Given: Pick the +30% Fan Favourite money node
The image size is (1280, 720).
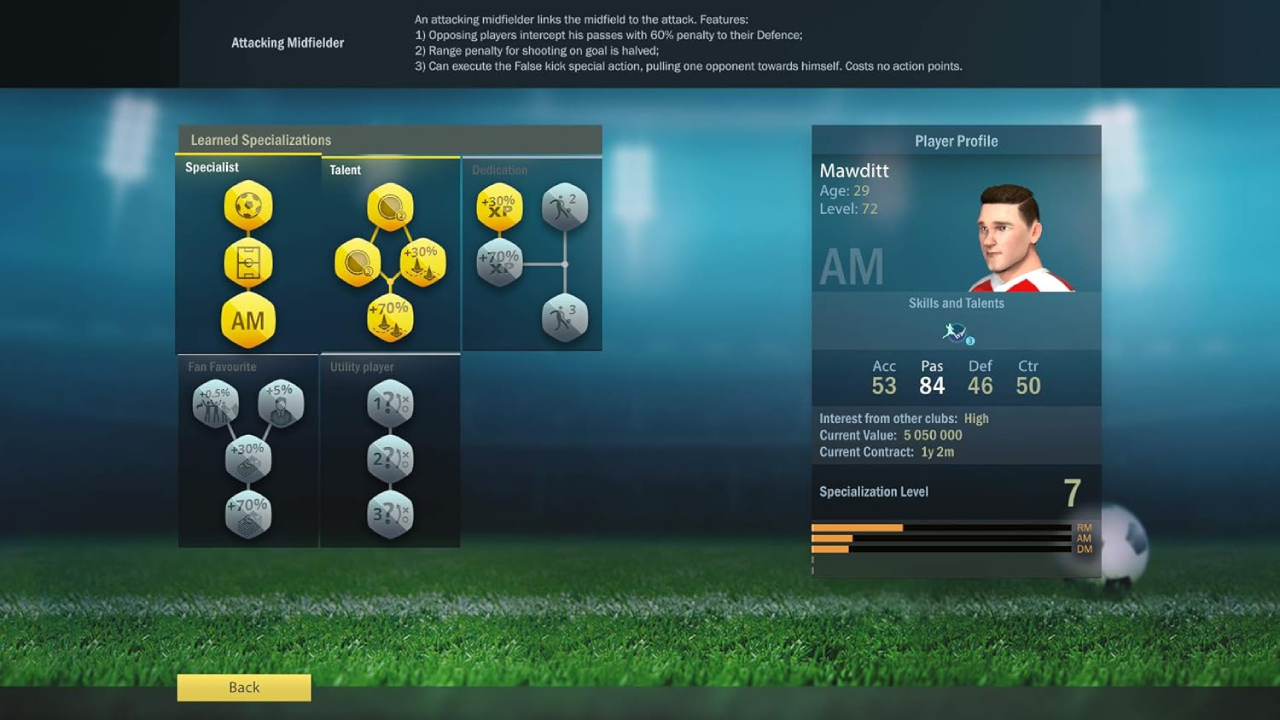Looking at the screenshot, I should click(x=248, y=459).
